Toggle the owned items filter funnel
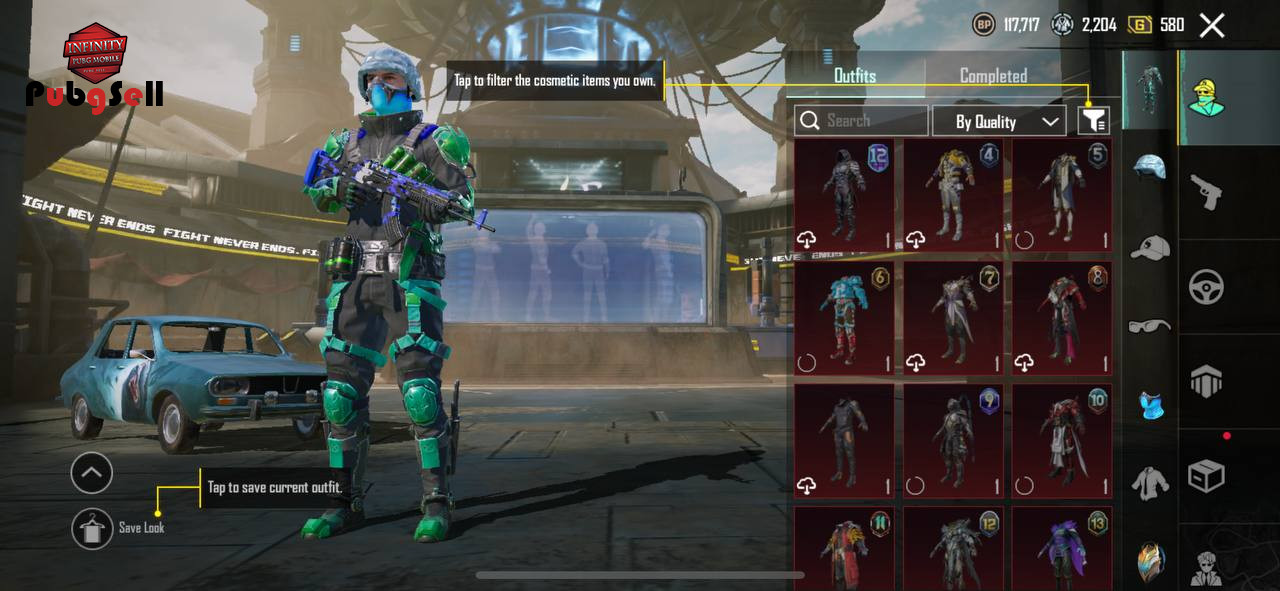1280x591 pixels. click(1093, 121)
